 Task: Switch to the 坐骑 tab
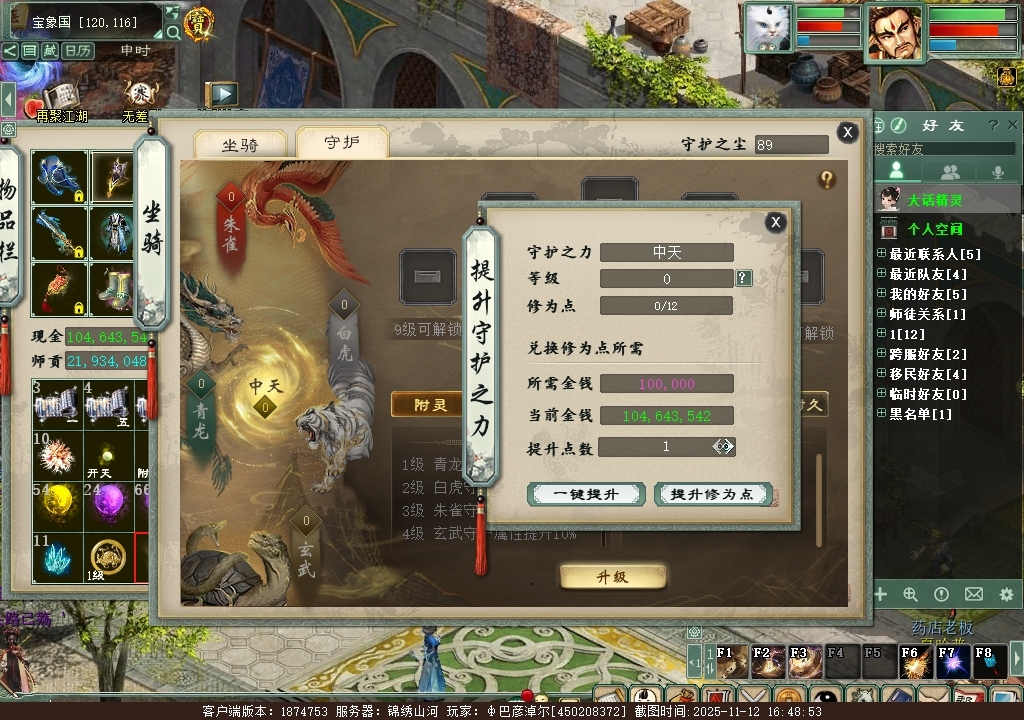(240, 145)
